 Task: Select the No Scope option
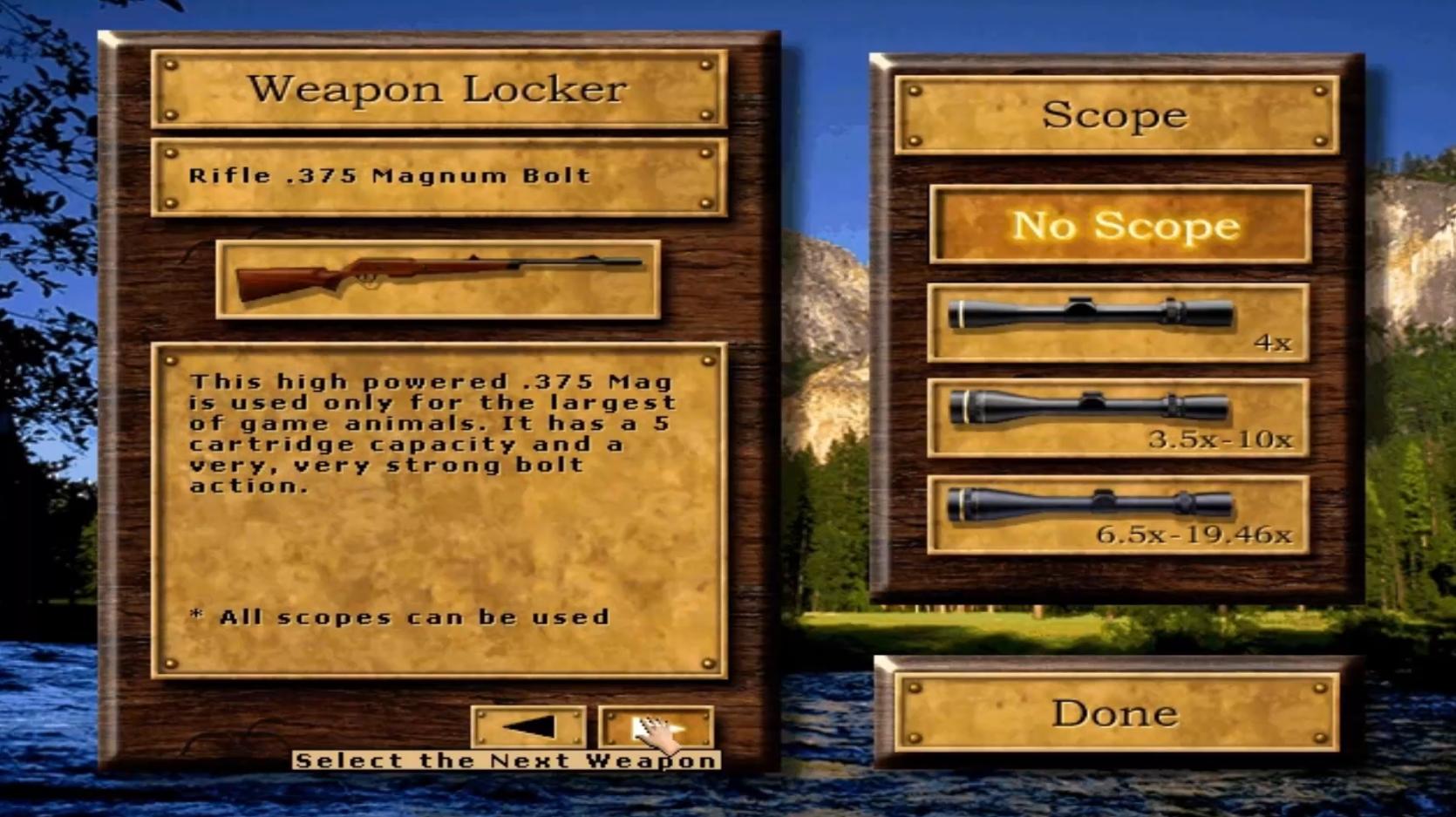click(1120, 225)
